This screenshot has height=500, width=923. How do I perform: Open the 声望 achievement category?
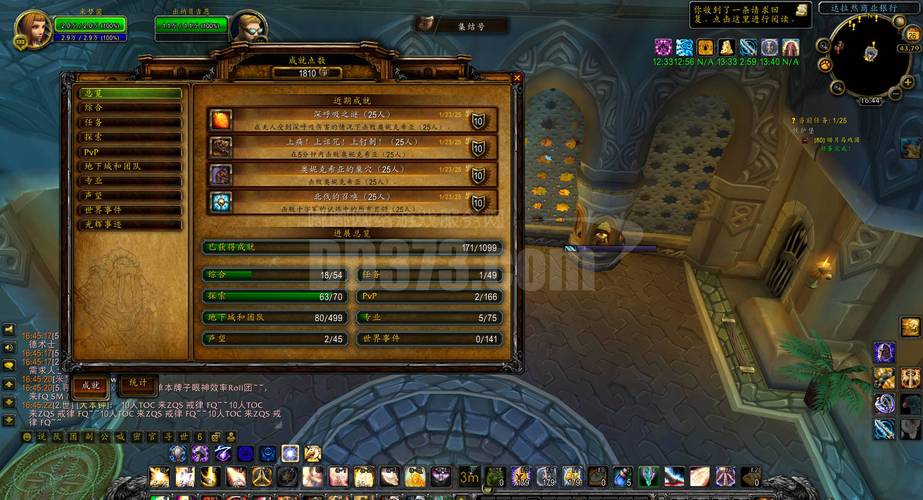pyautogui.click(x=130, y=196)
